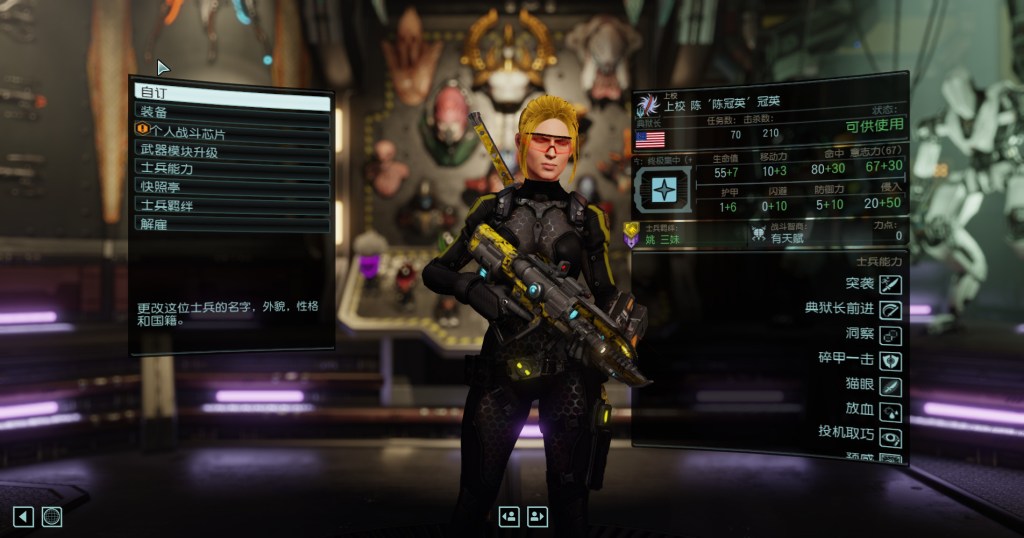Select the 碎甲一击 ability icon
1024x538 pixels.
890,361
